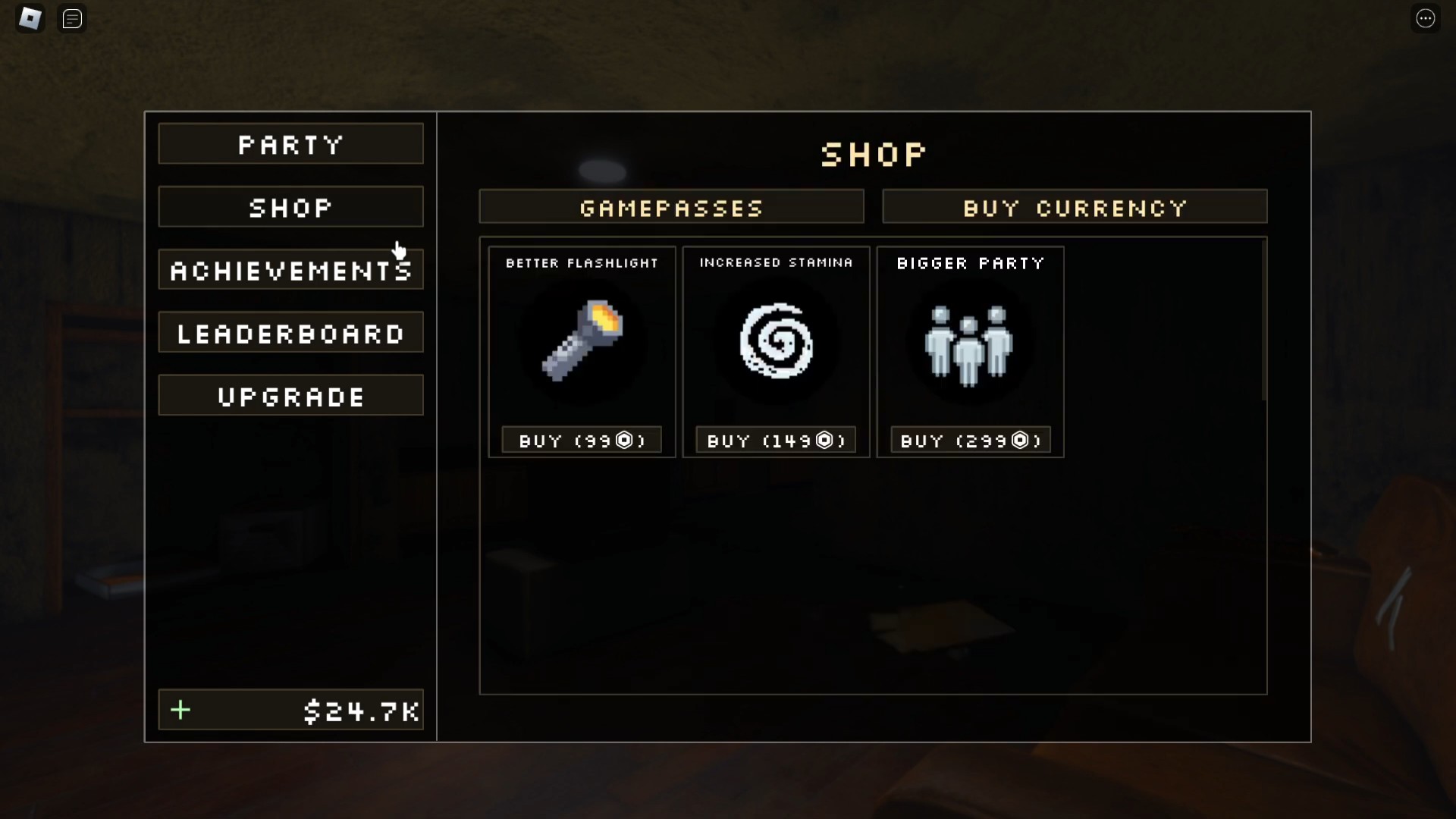The image size is (1456, 819).
Task: Switch to the Buy Currency tab
Action: click(x=1075, y=207)
